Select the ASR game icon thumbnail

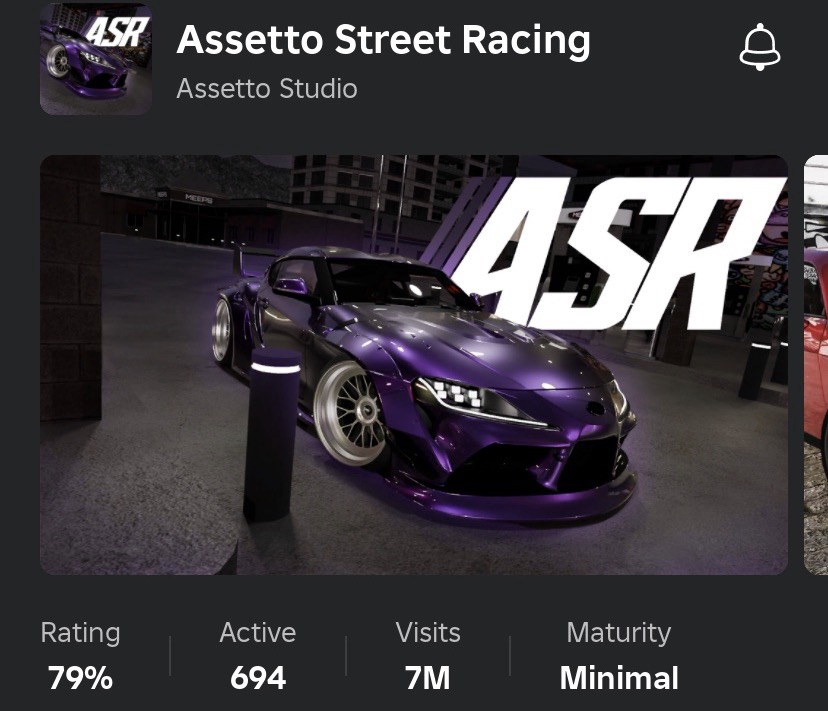pyautogui.click(x=96, y=59)
